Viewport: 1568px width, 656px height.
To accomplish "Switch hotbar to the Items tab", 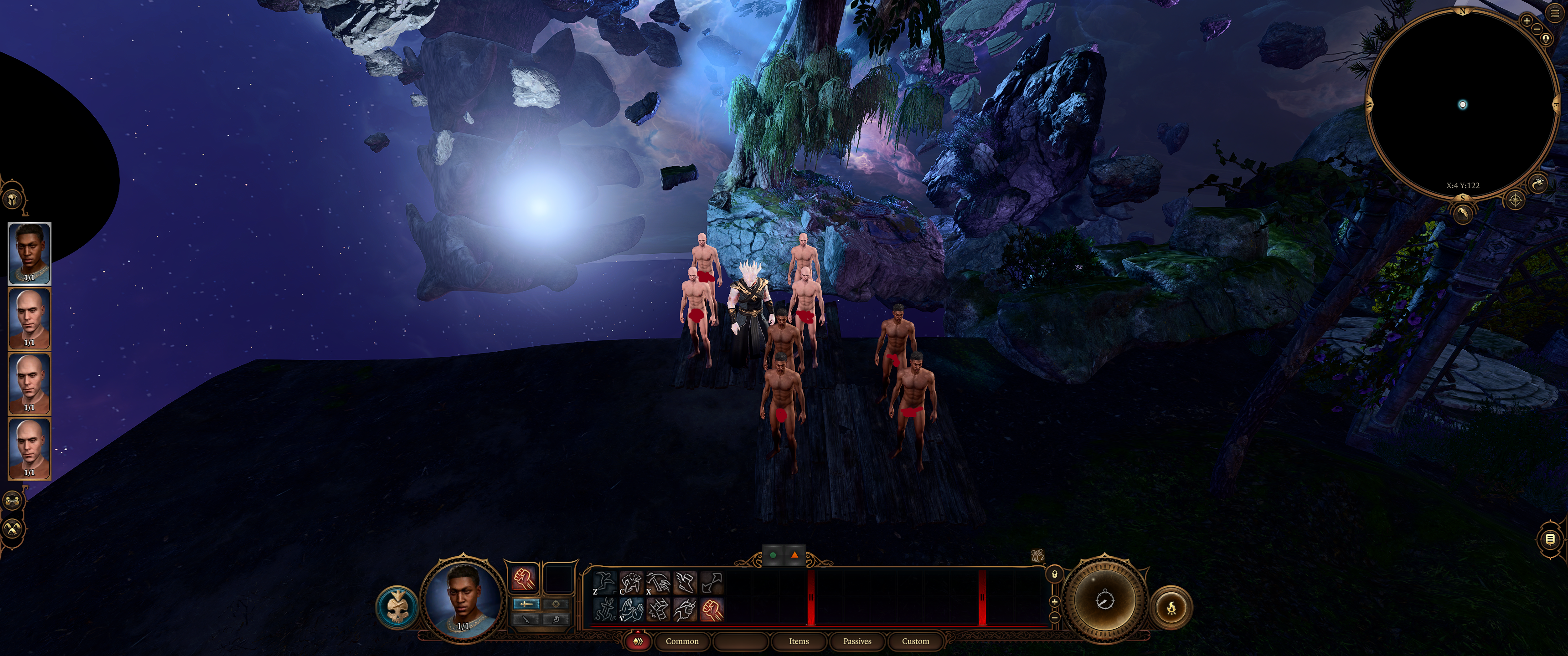I will pyautogui.click(x=799, y=641).
